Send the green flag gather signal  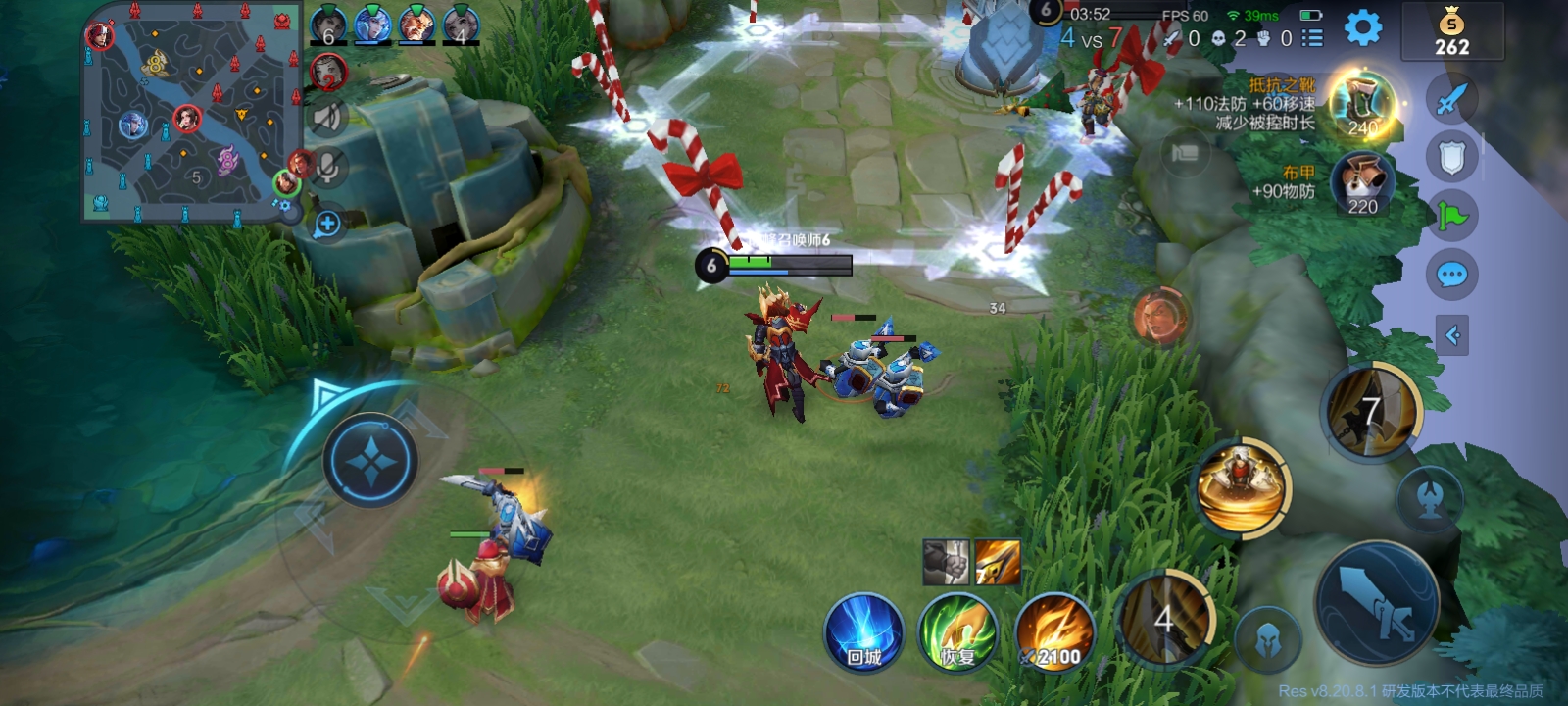(1451, 216)
